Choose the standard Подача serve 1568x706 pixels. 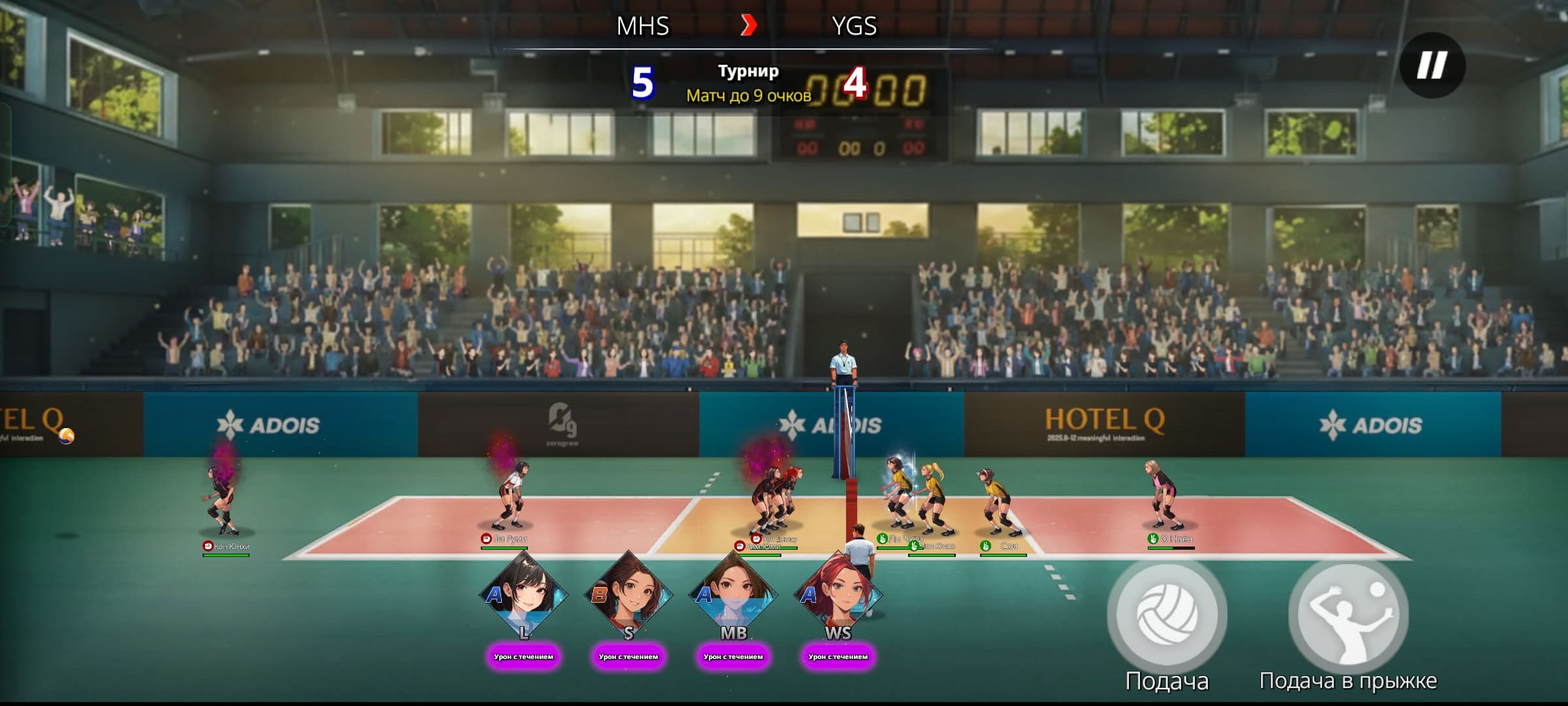click(1167, 615)
